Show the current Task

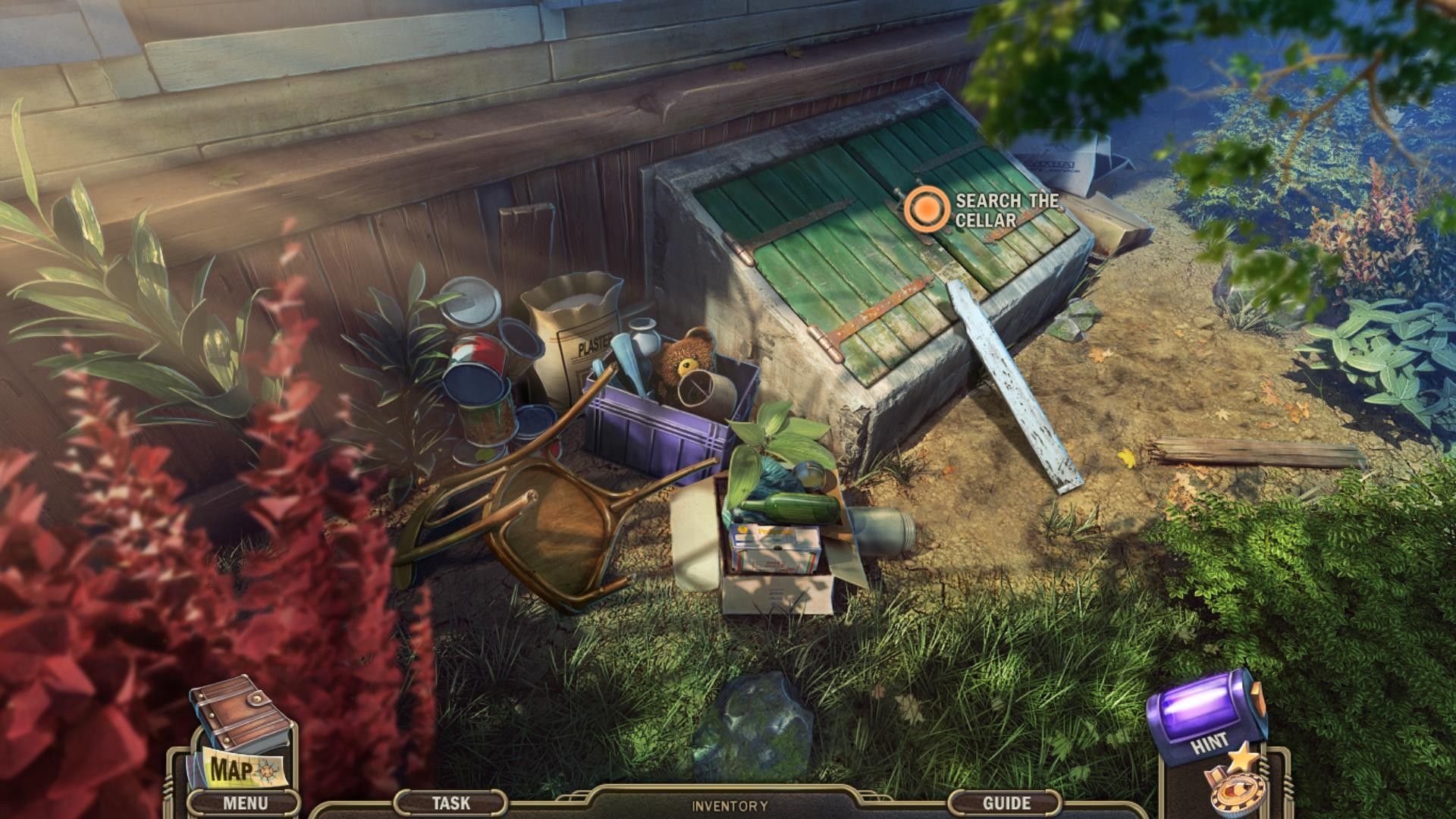(x=450, y=802)
